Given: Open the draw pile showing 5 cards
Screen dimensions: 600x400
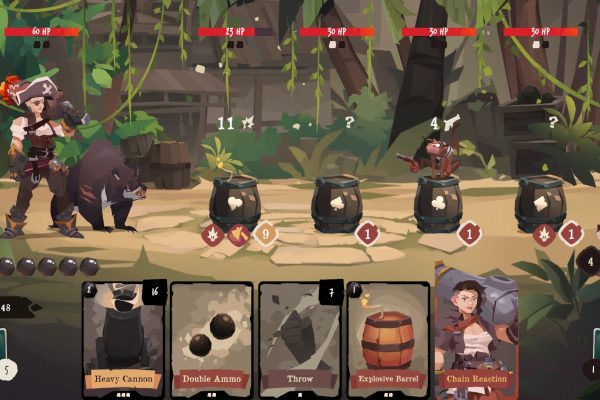Looking at the screenshot, I should click(x=6, y=369).
